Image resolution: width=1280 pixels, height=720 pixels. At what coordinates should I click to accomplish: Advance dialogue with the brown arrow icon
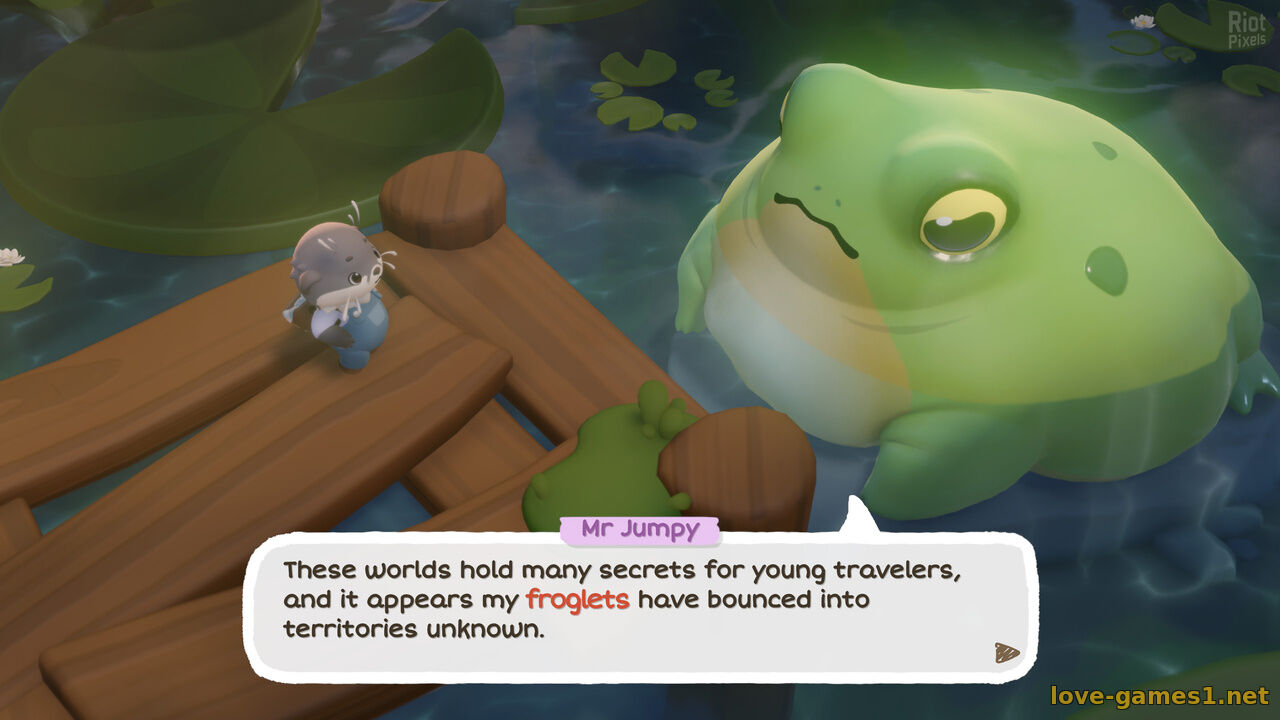click(x=1006, y=653)
